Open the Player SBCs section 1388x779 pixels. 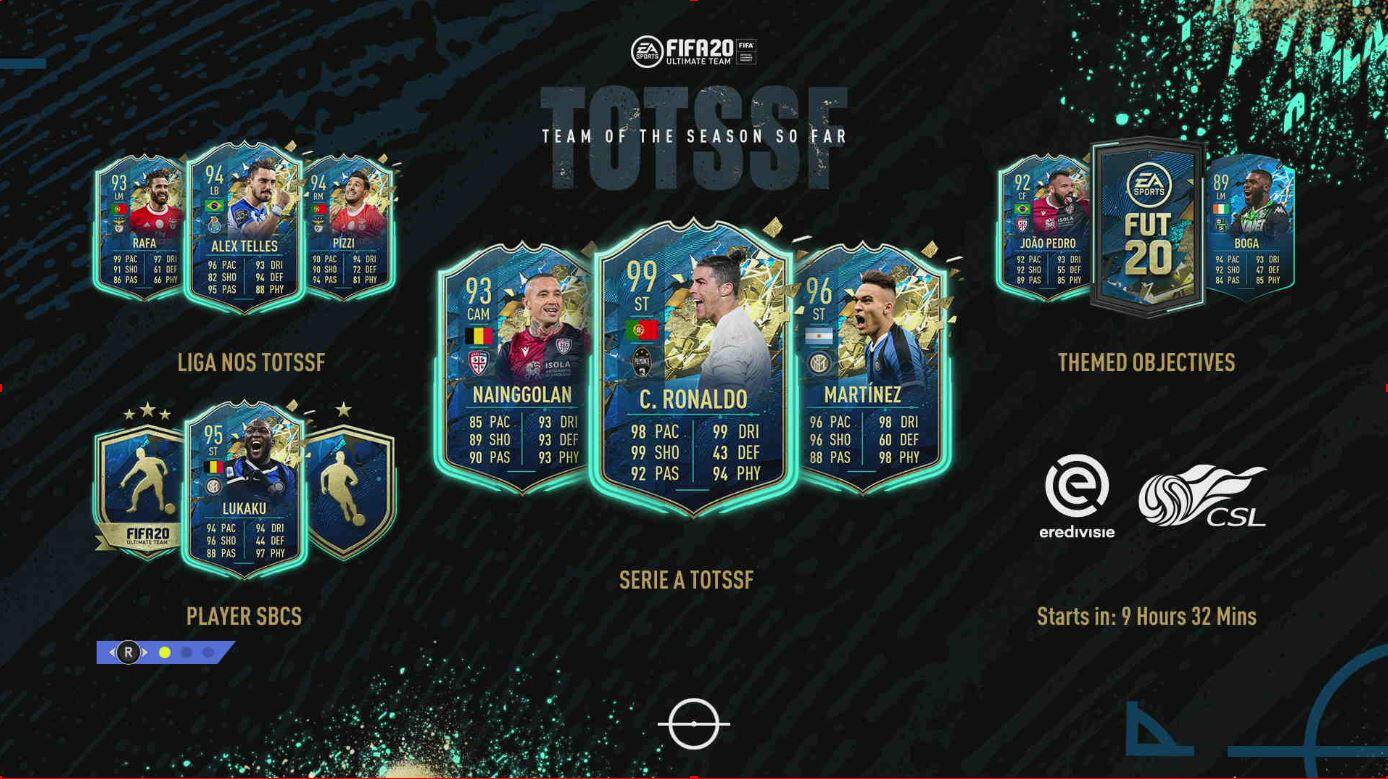pos(244,616)
